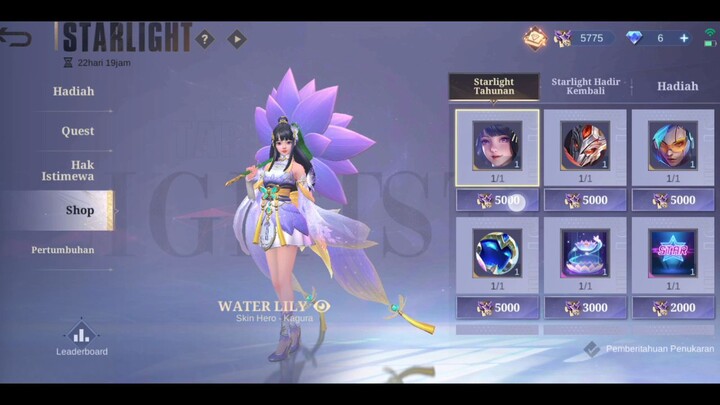Switch to the Starlight Tahunan tab
The width and height of the screenshot is (720, 405).
pyautogui.click(x=493, y=86)
